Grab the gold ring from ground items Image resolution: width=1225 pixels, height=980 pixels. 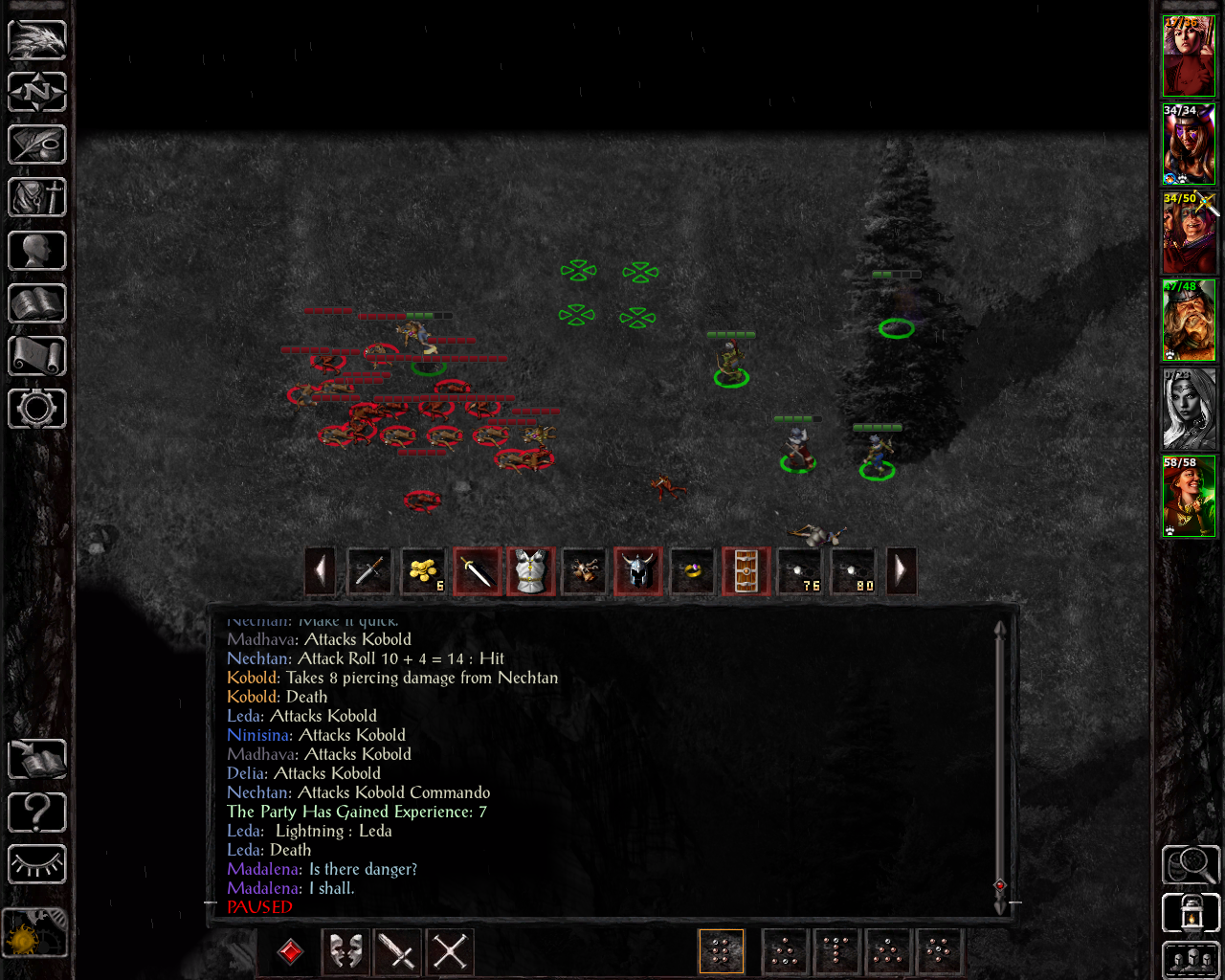691,571
